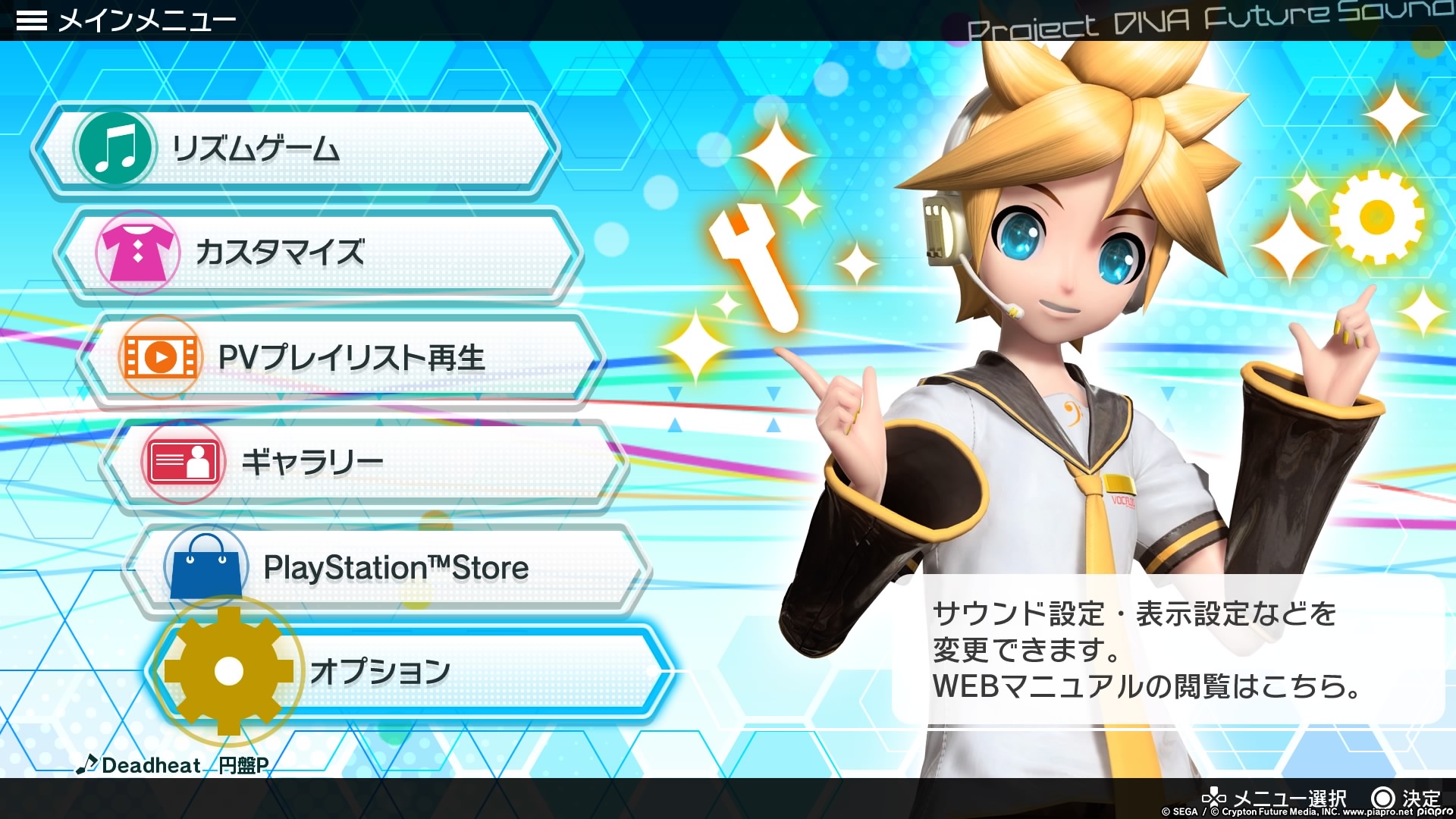Click the orange film playlist icon

point(161,357)
